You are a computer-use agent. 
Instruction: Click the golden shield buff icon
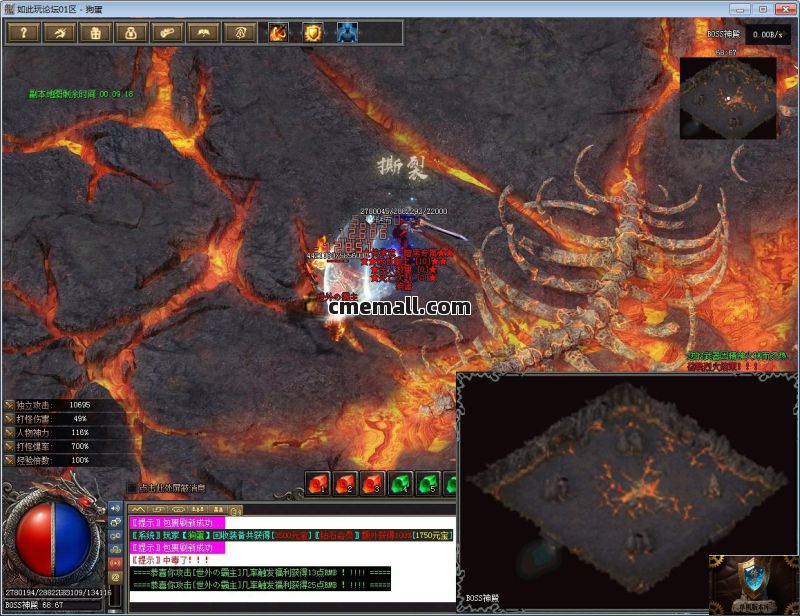click(x=313, y=33)
